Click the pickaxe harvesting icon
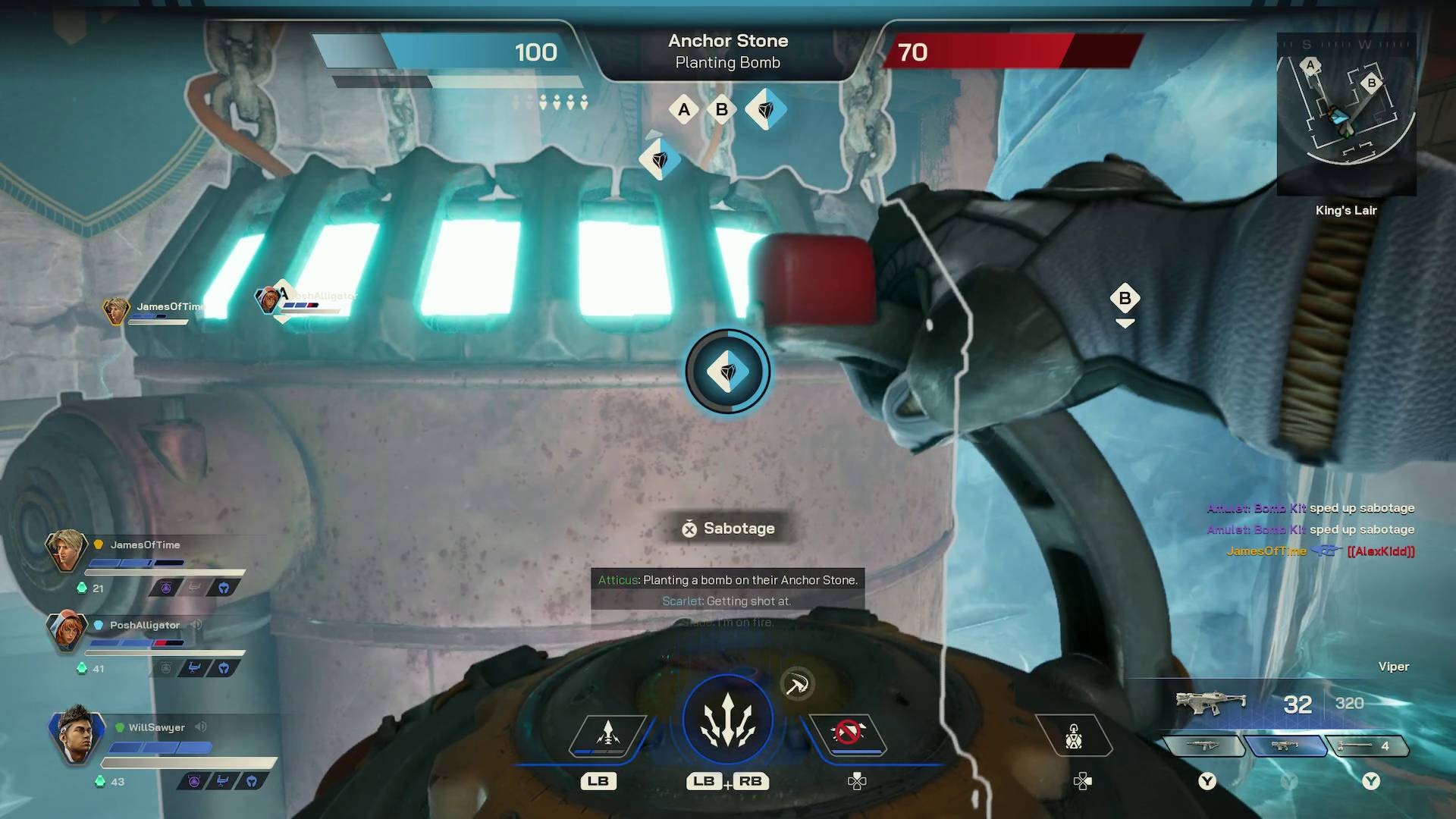 pyautogui.click(x=796, y=684)
